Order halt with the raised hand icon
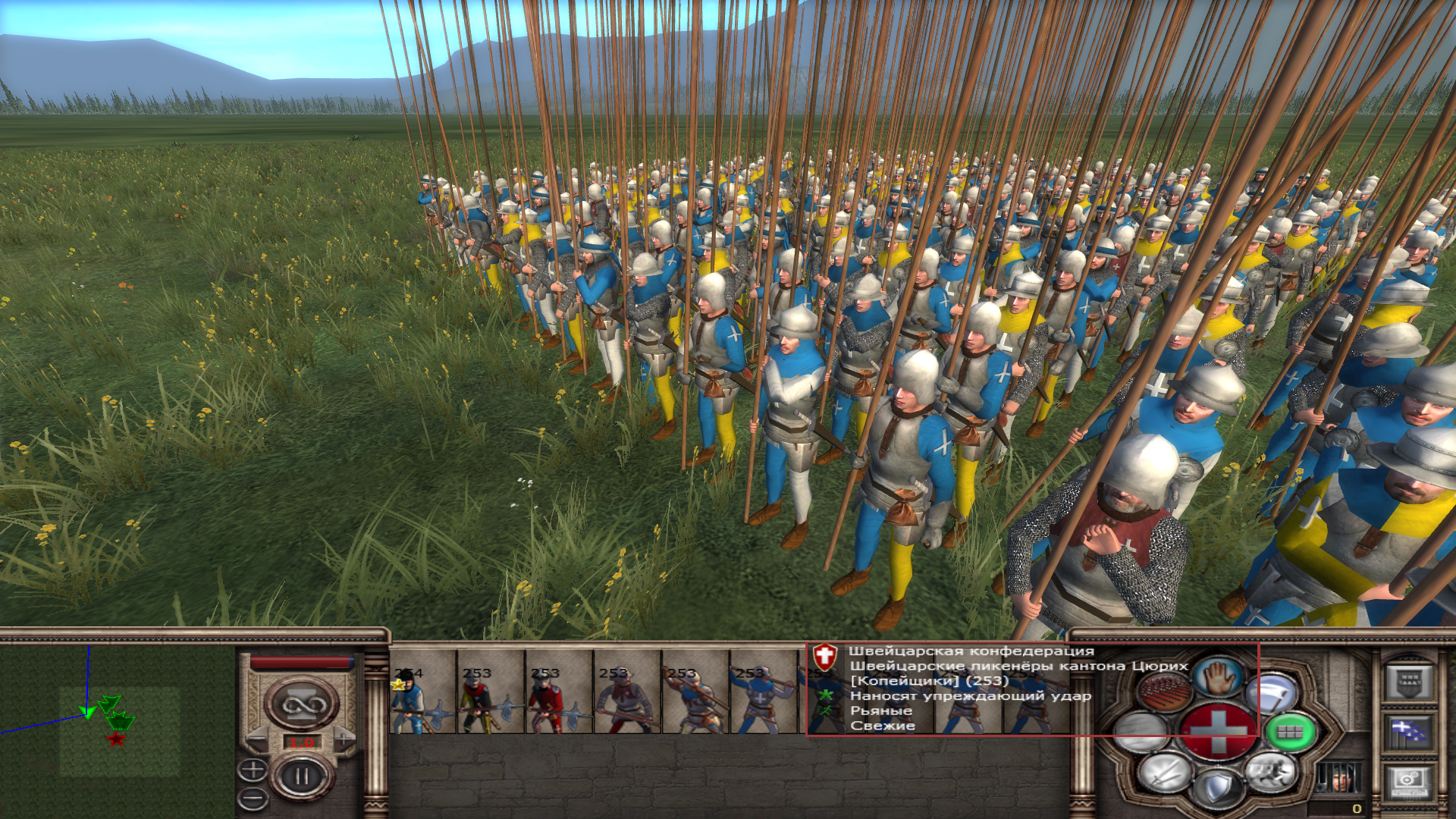This screenshot has height=819, width=1456. (1219, 676)
